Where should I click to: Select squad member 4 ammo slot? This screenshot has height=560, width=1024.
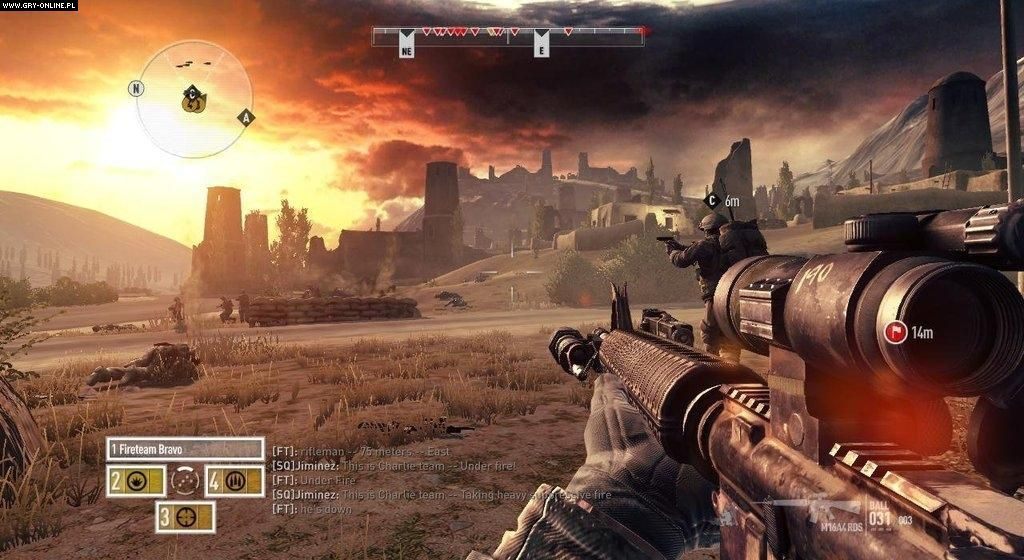tap(234, 482)
